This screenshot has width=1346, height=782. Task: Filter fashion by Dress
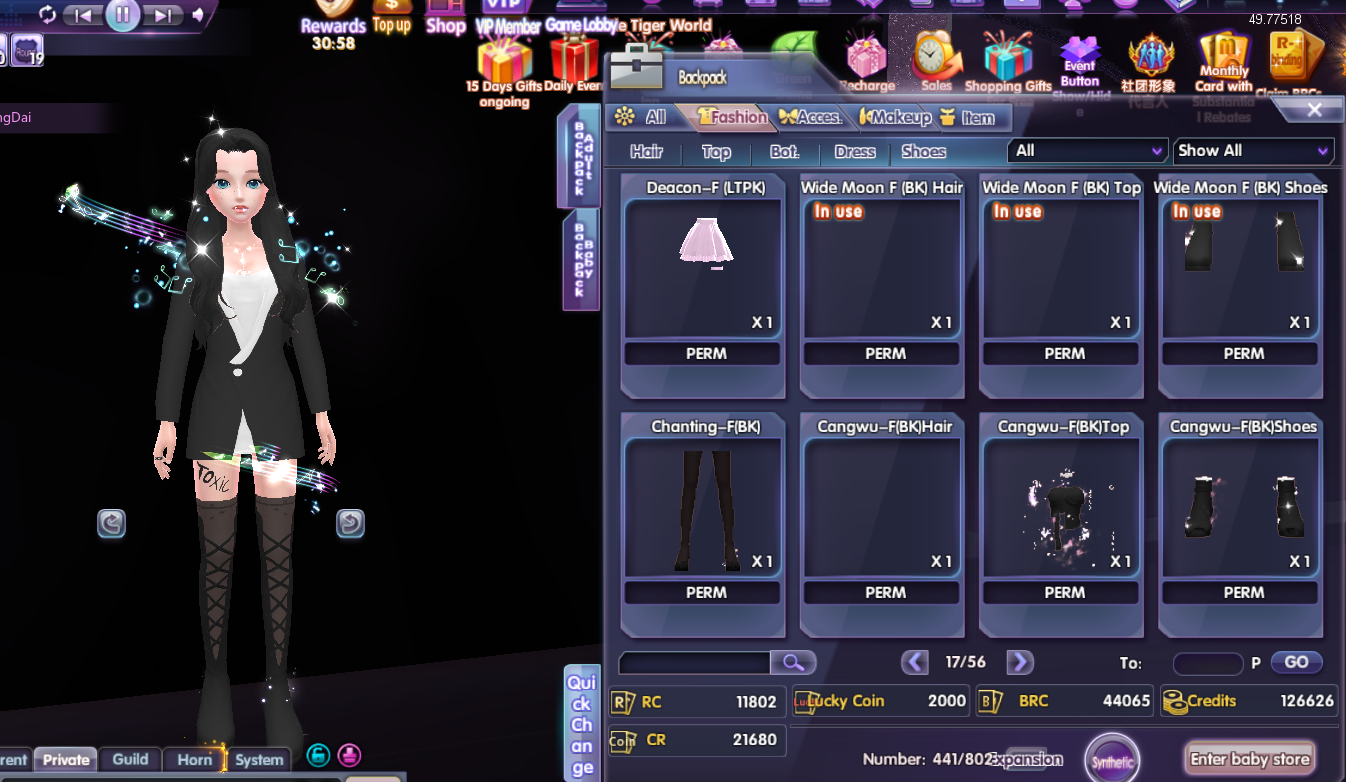point(854,152)
